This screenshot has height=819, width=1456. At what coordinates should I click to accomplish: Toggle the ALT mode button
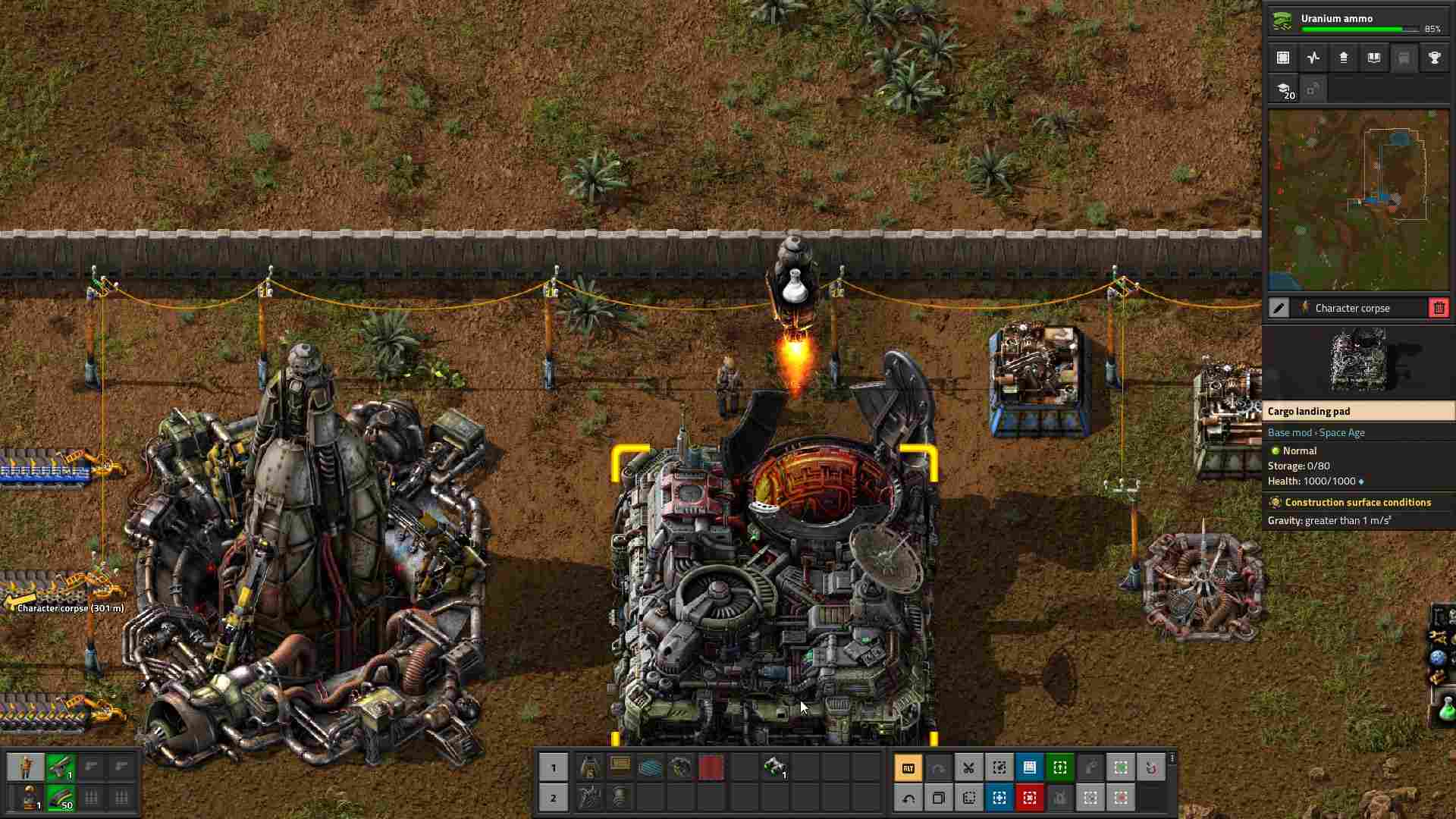point(908,768)
